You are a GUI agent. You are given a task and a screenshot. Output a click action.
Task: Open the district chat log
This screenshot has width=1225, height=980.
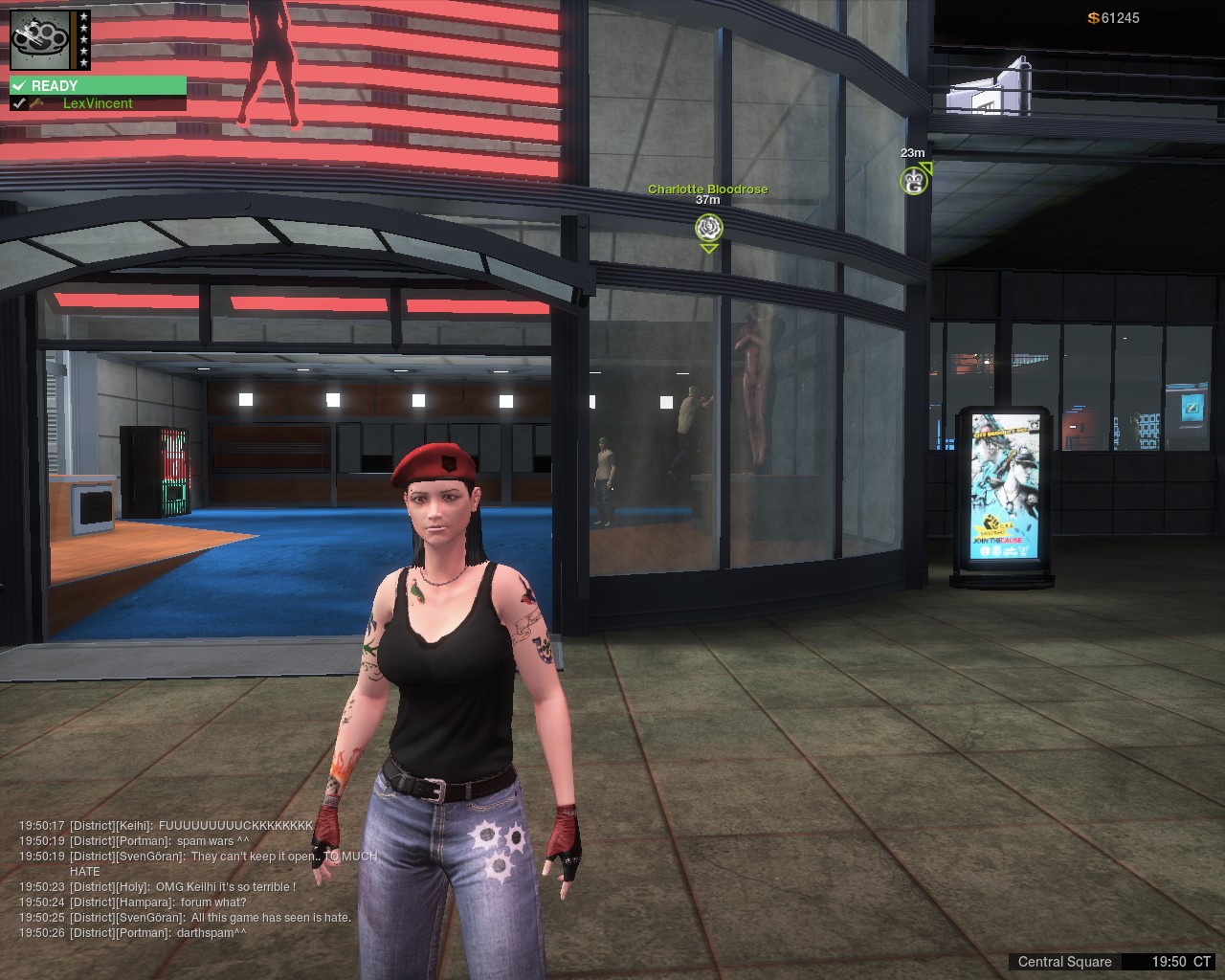191,879
